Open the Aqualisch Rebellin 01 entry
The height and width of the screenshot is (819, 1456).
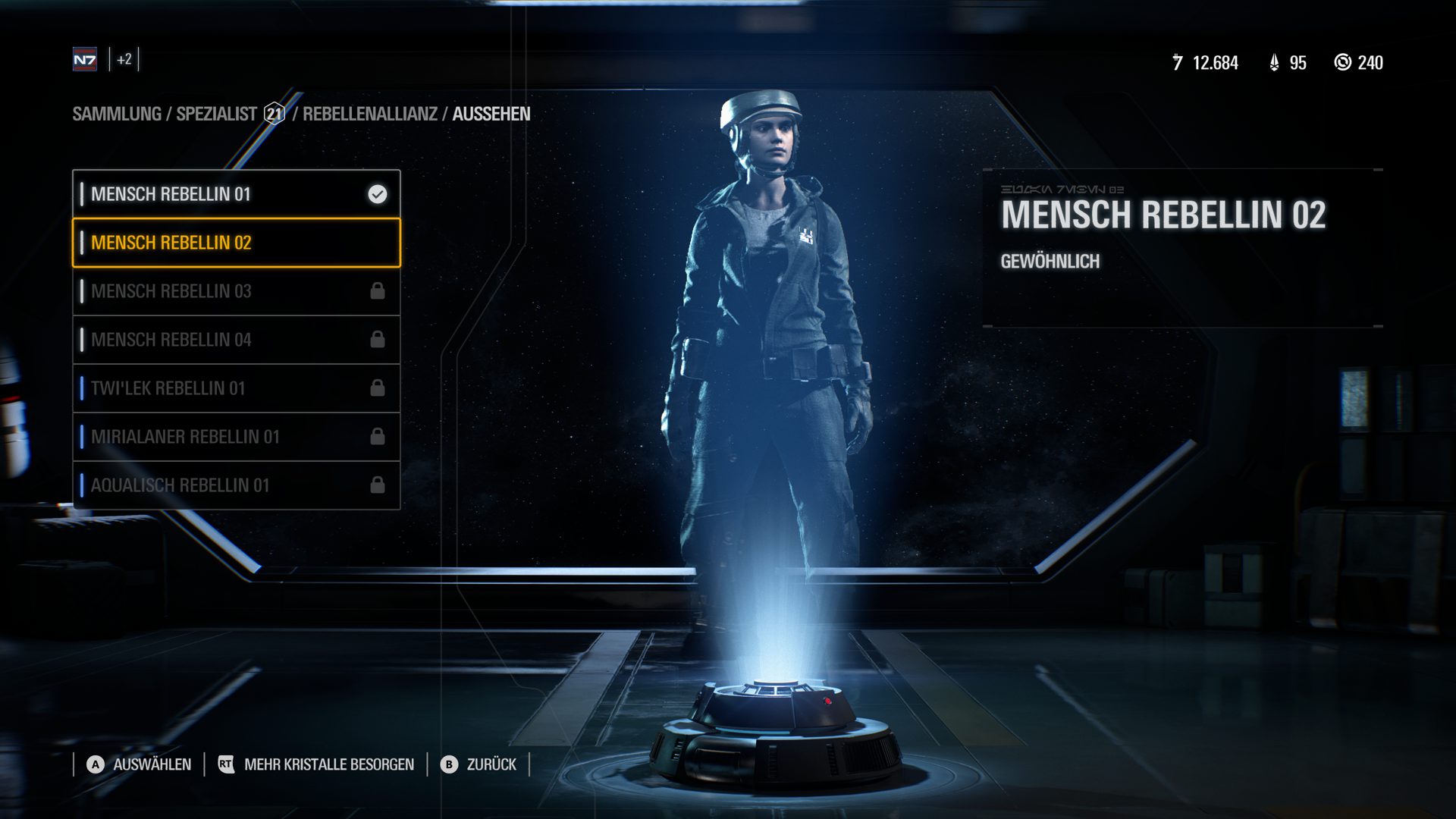tap(236, 485)
